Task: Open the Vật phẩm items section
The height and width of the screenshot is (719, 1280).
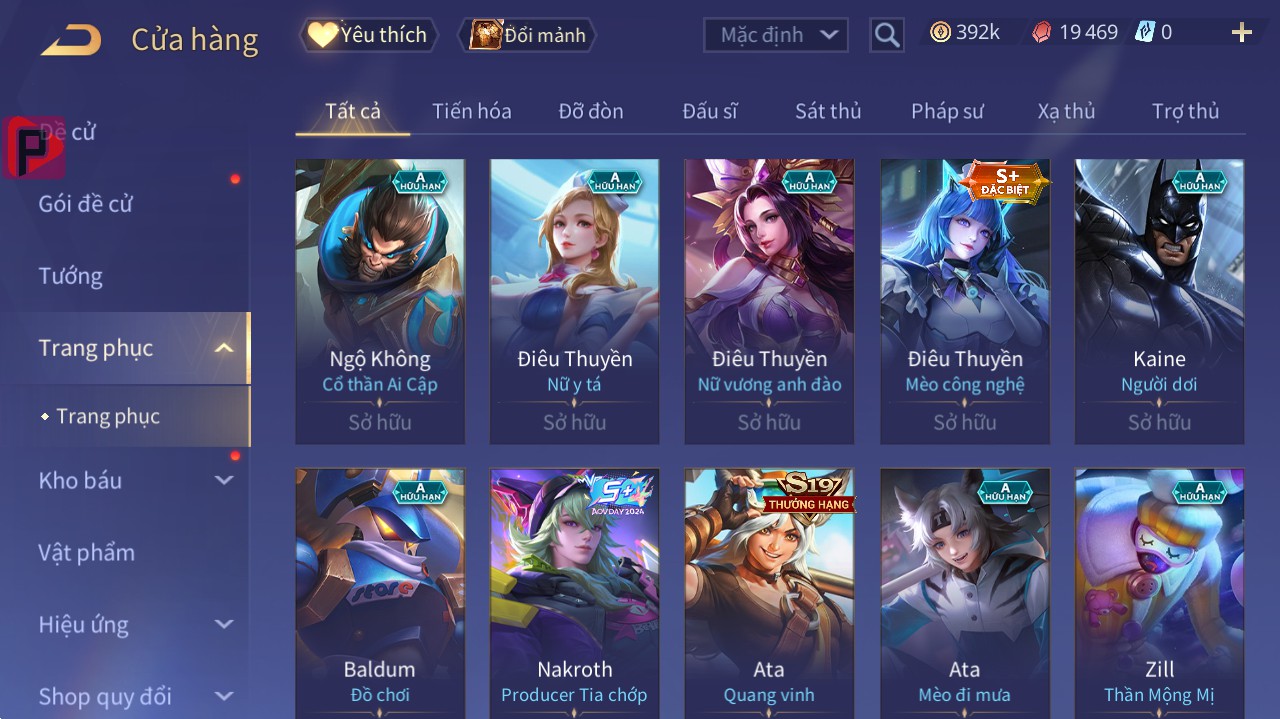Action: [x=87, y=552]
